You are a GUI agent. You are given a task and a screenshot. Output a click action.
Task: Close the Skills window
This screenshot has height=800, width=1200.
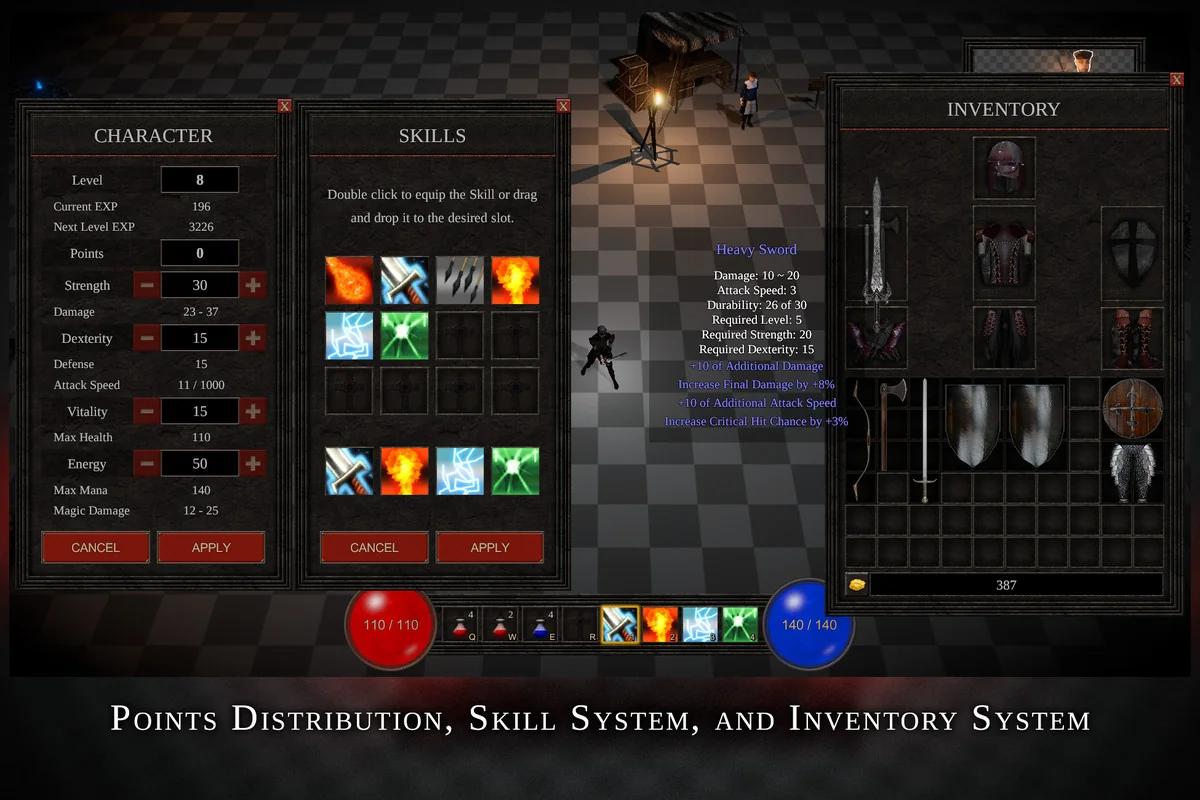[564, 106]
